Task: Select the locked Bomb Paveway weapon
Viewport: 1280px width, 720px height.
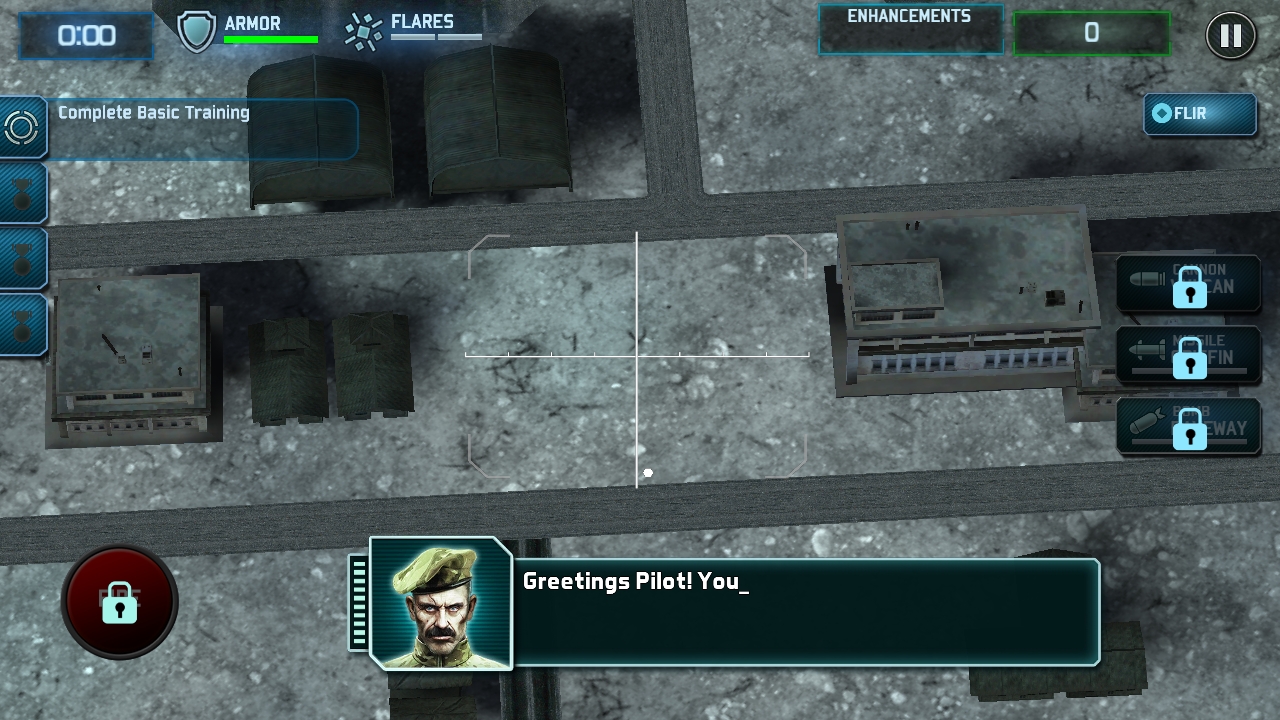Action: coord(1188,426)
